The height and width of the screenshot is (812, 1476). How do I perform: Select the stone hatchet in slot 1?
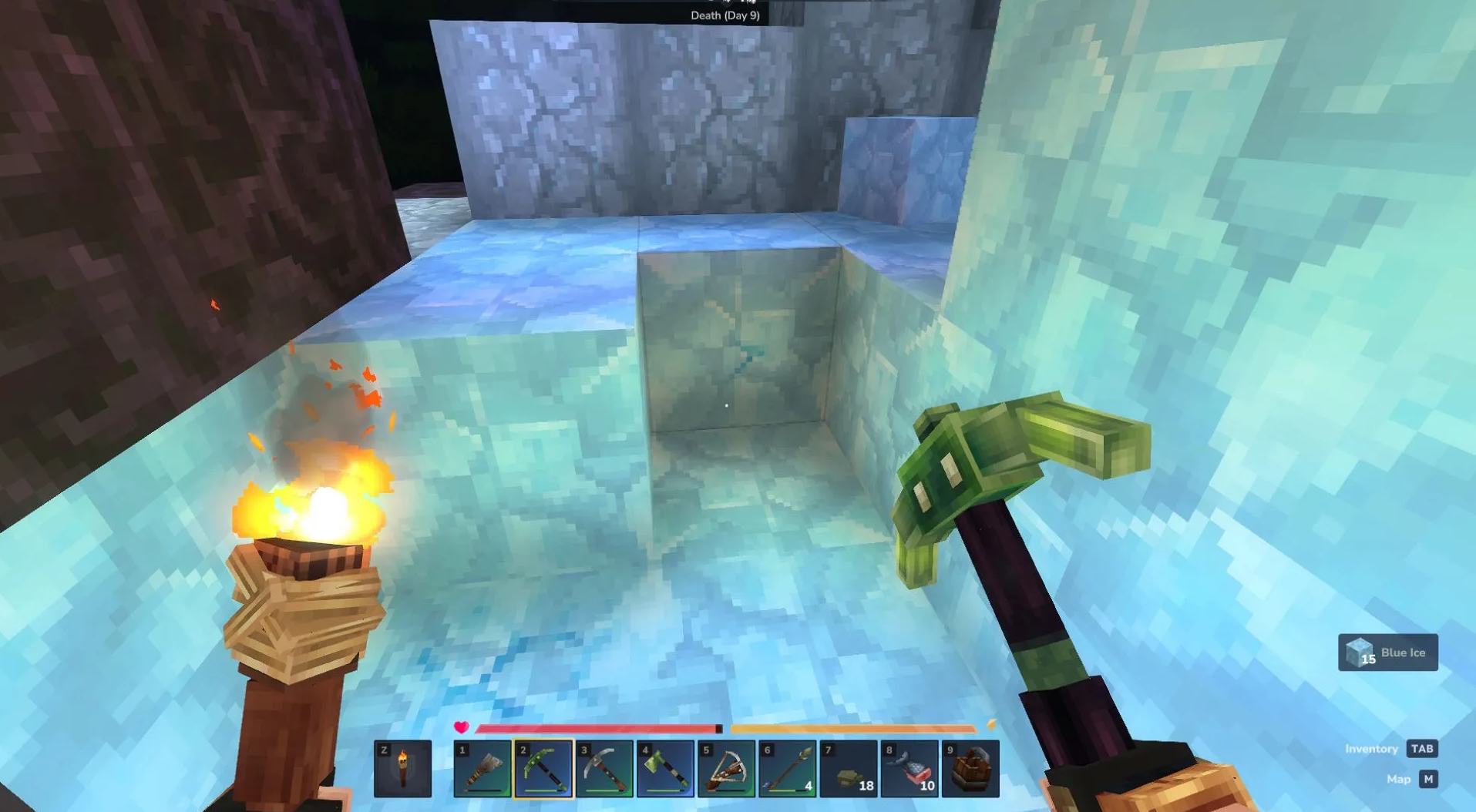point(482,768)
